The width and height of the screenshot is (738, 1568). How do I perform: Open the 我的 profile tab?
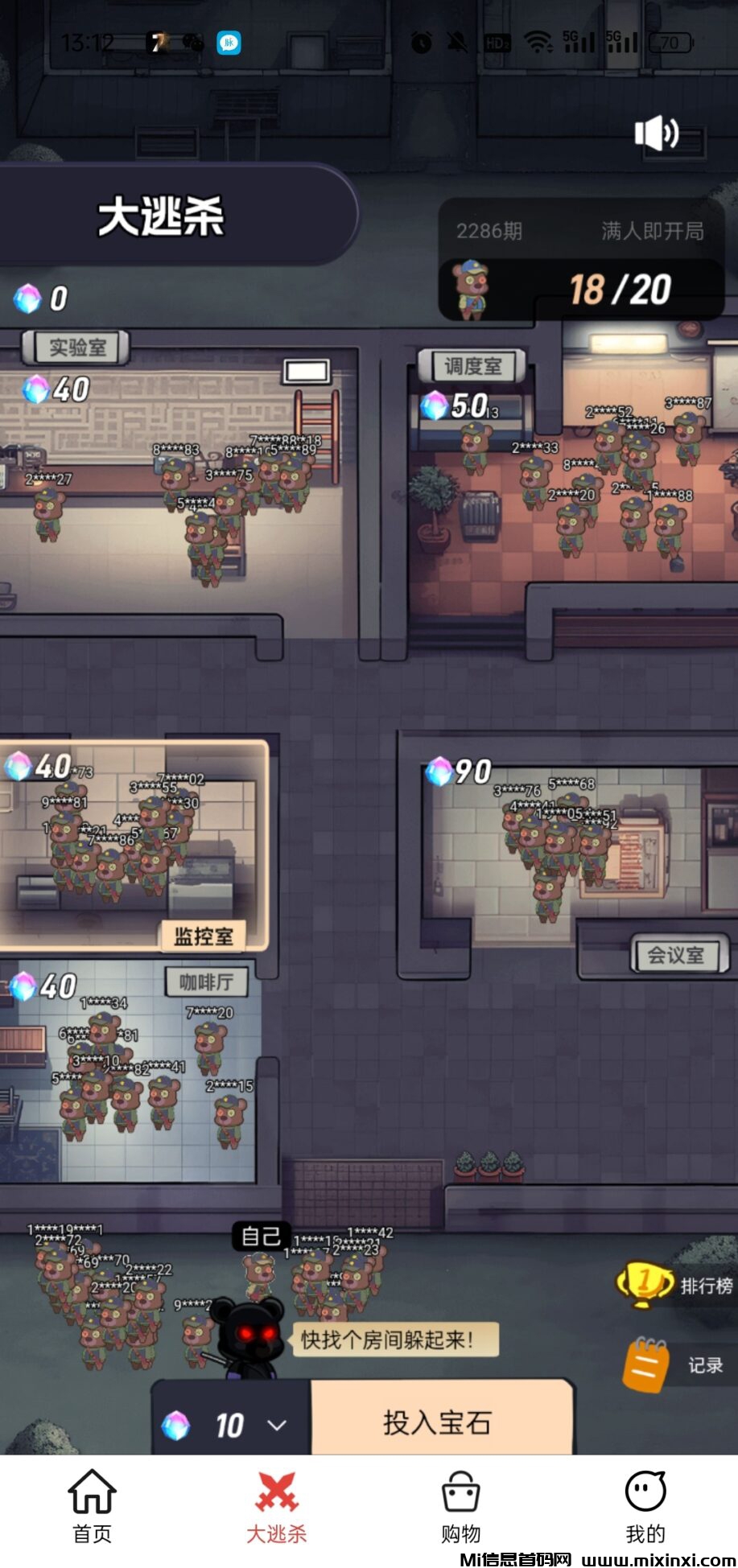[645, 1507]
